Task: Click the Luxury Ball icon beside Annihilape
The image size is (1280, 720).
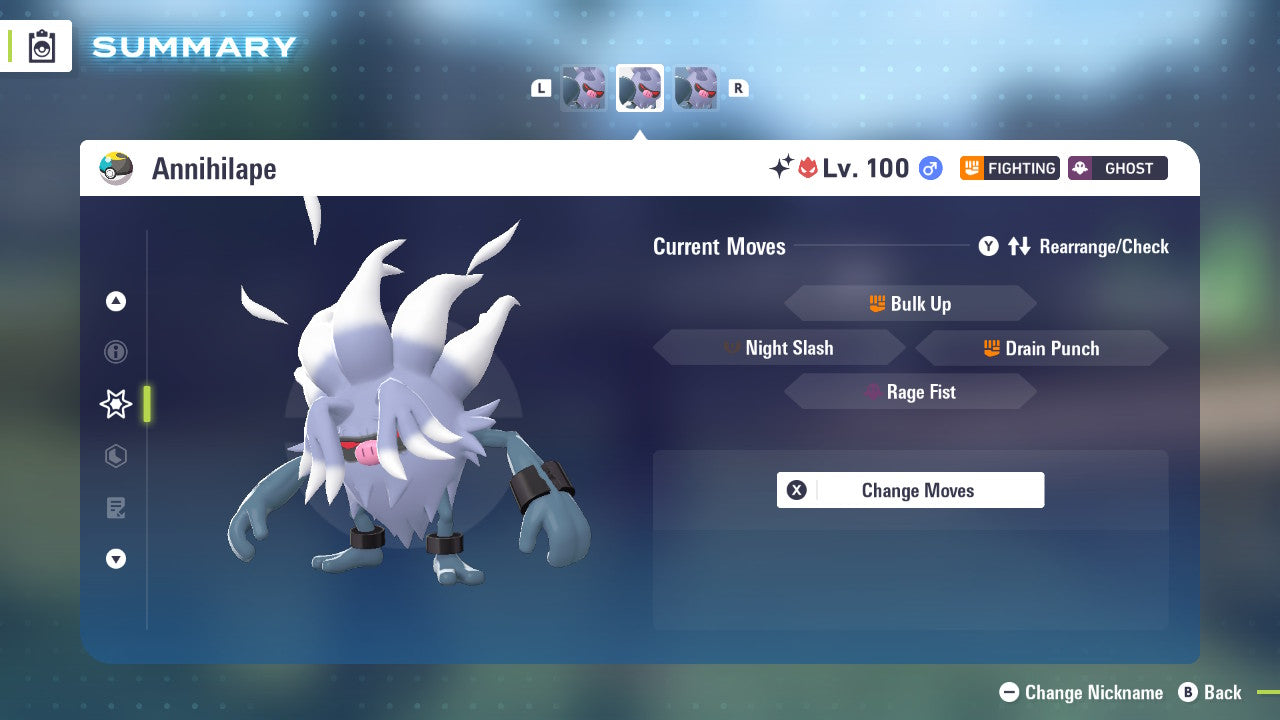Action: coord(116,168)
